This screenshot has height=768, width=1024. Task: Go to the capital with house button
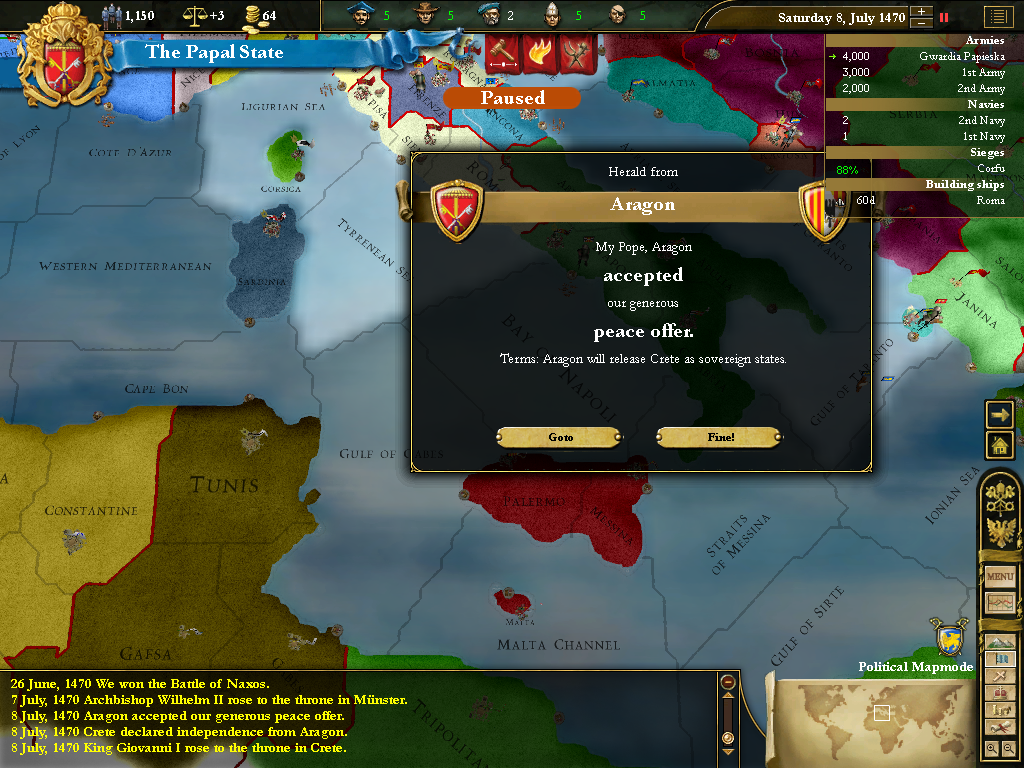1000,444
